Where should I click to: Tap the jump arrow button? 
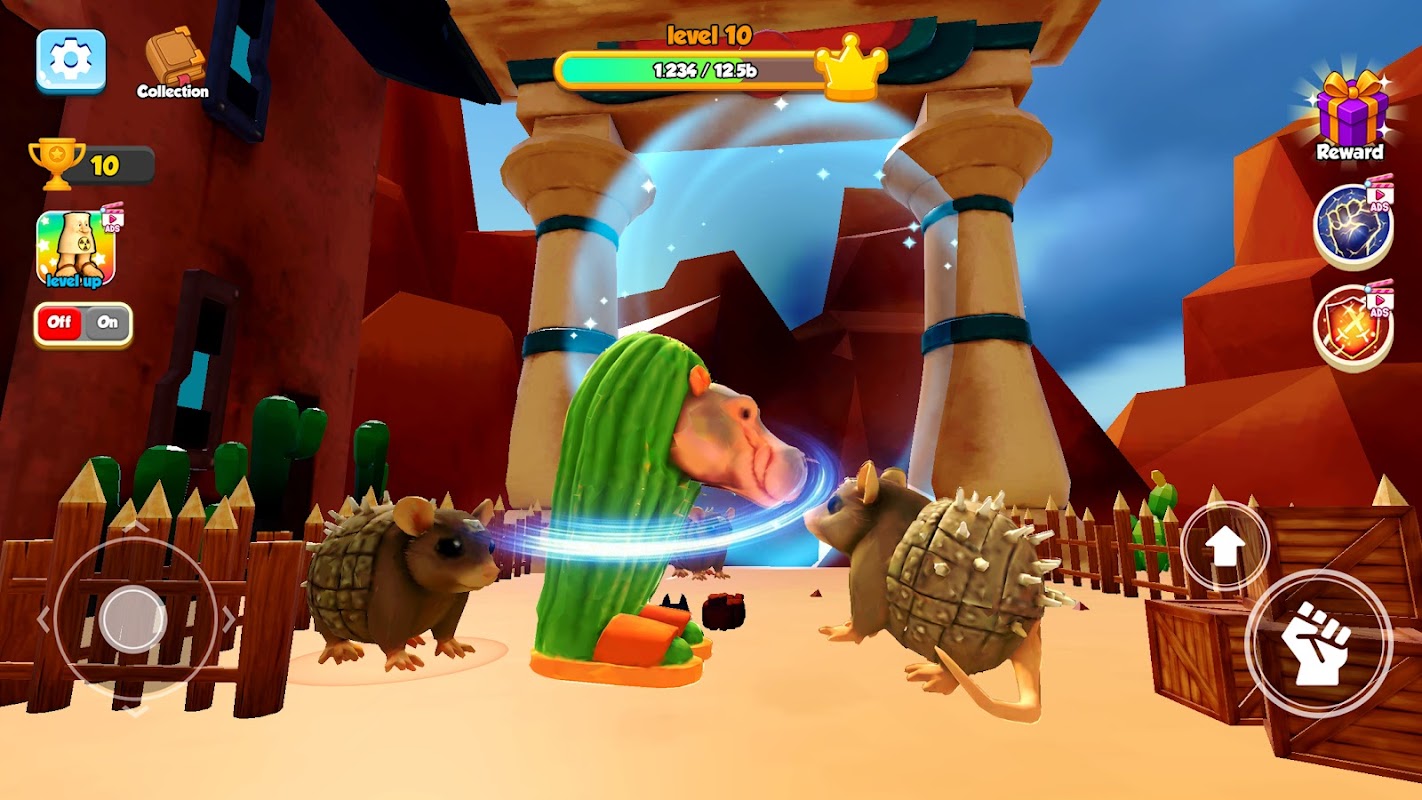click(1226, 546)
